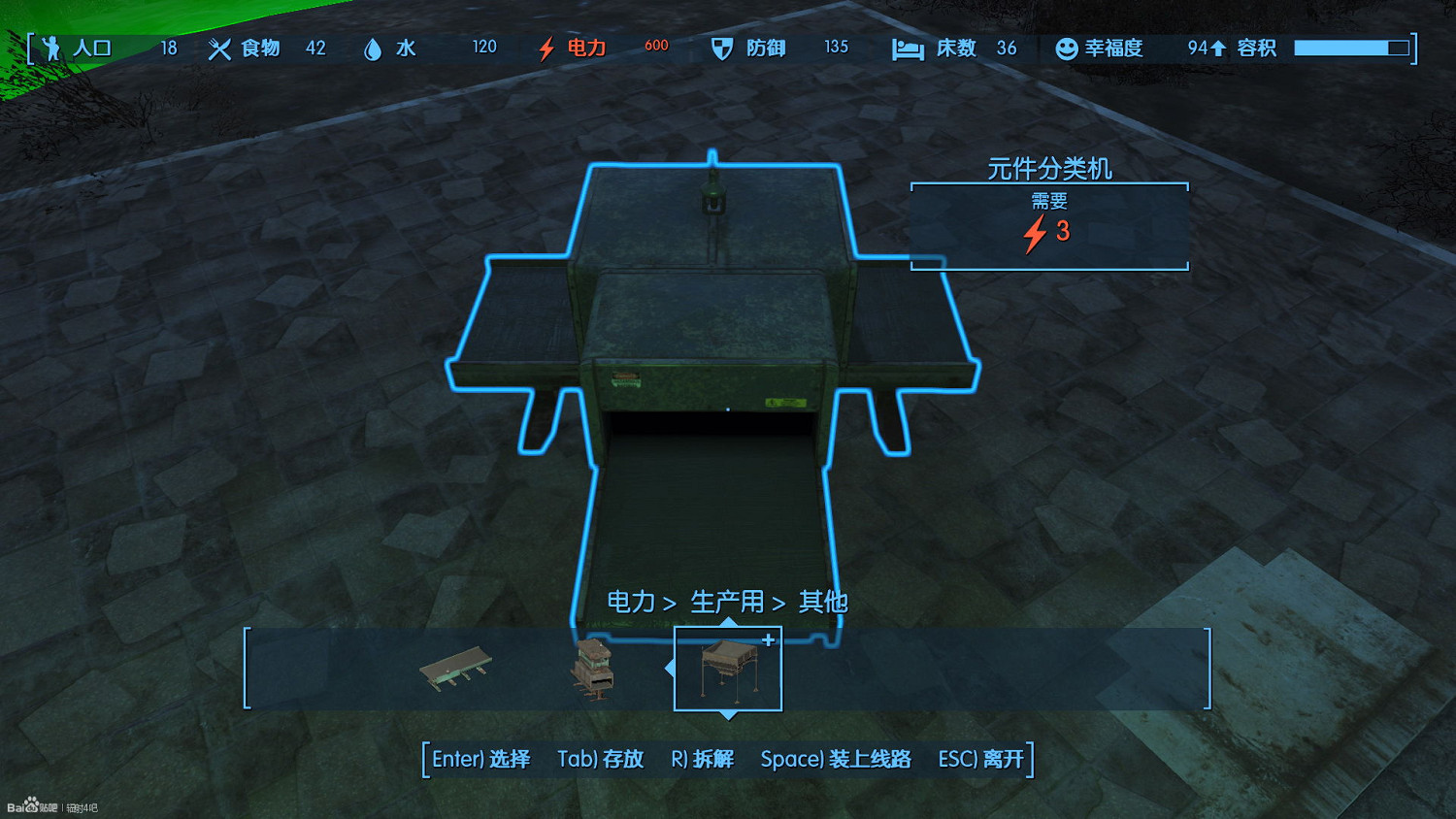Click the down arrow under the highlighted item
1456x819 pixels.
pyautogui.click(x=727, y=716)
